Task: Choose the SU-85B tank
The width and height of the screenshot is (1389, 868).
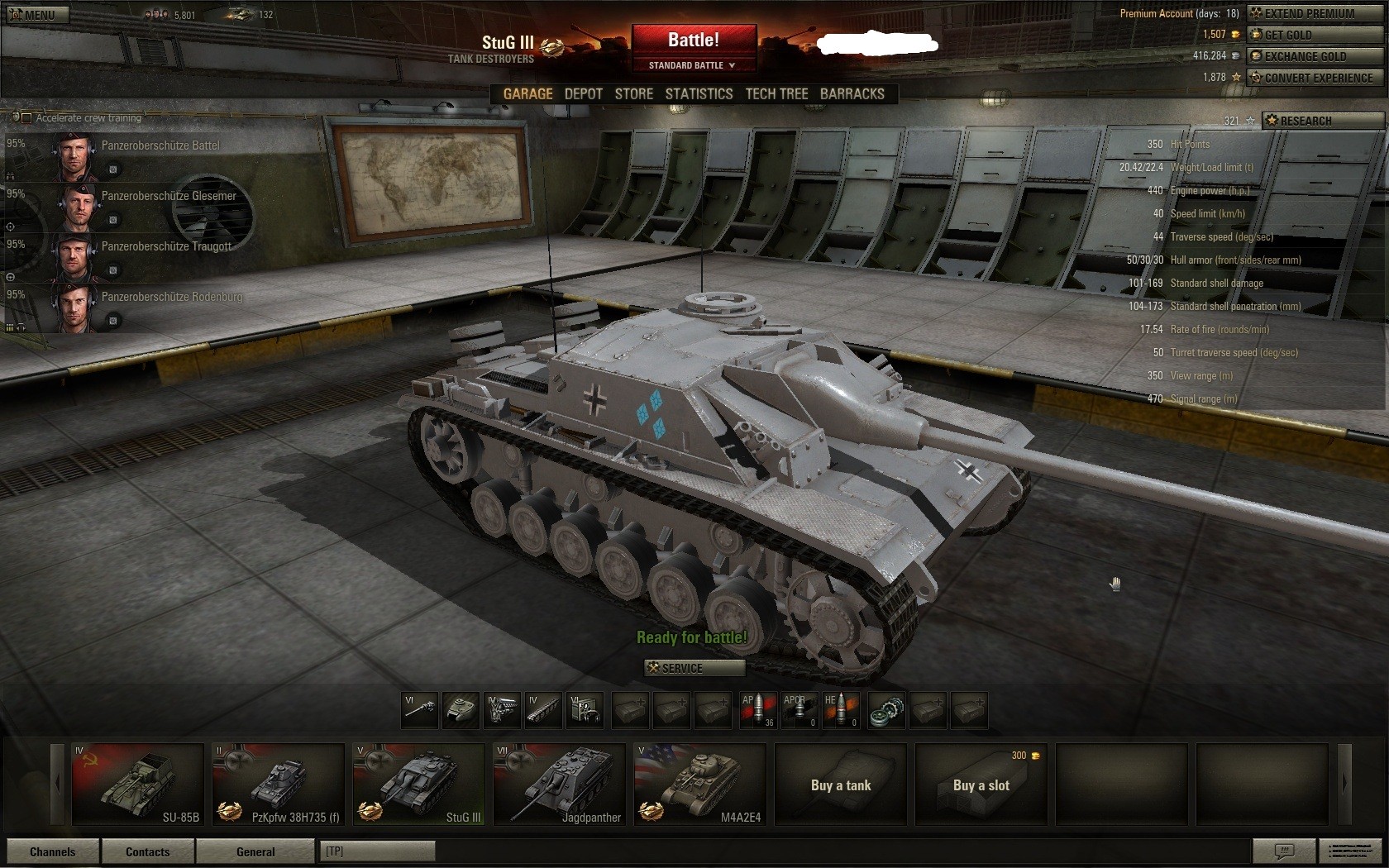Action: click(x=137, y=785)
